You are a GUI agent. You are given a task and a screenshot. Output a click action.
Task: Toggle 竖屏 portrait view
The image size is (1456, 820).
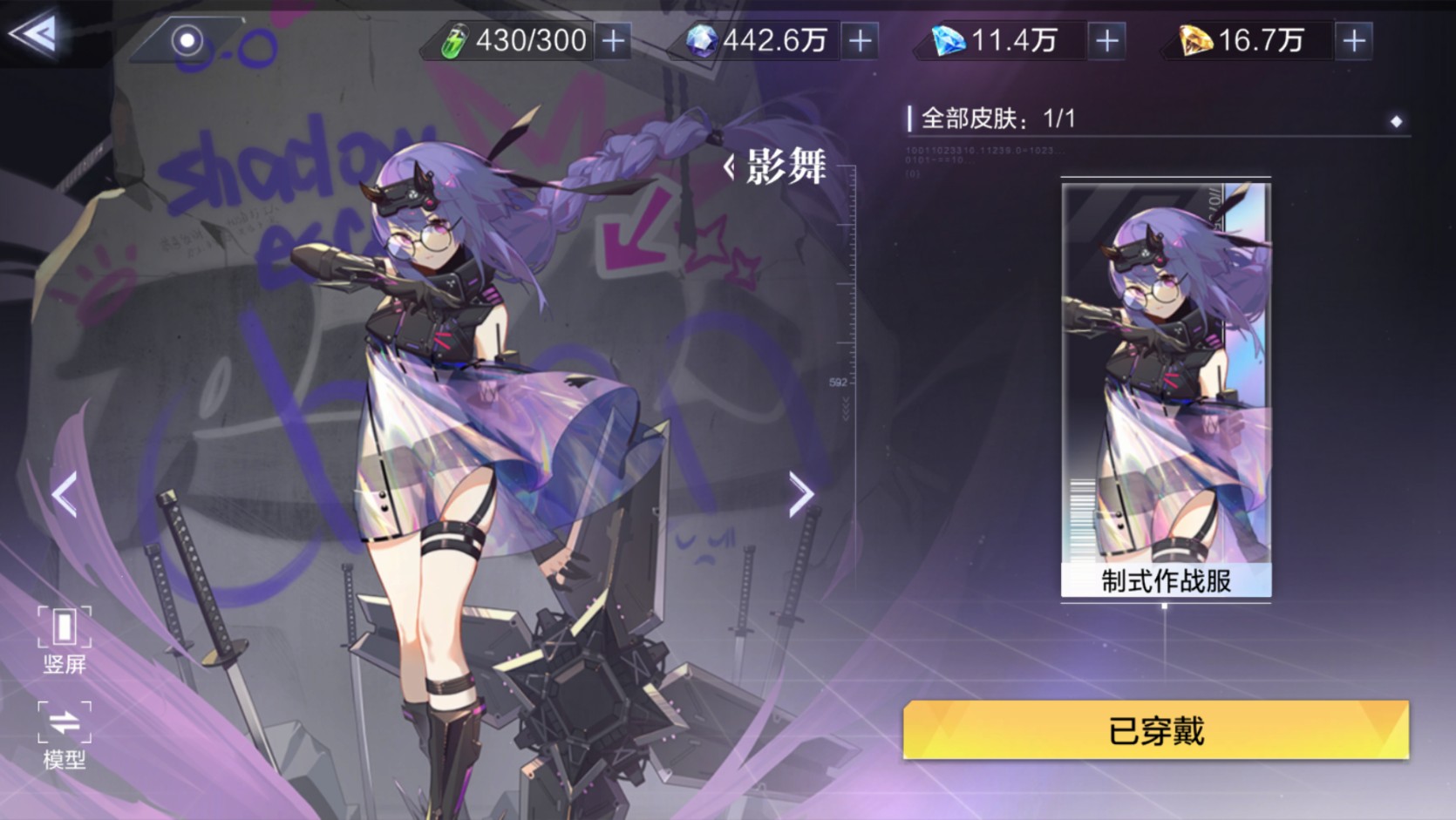click(x=65, y=640)
